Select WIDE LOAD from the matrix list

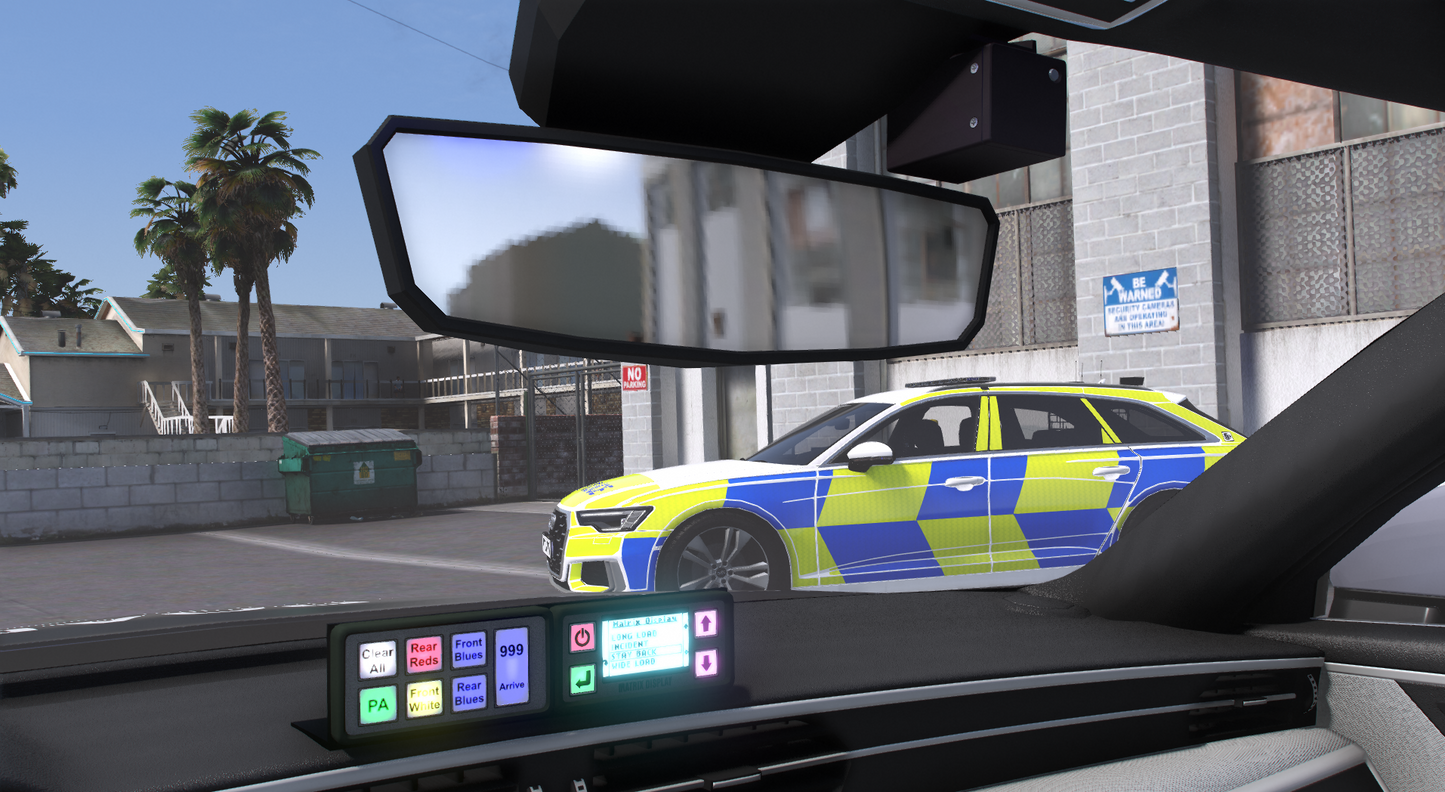pyautogui.click(x=634, y=663)
